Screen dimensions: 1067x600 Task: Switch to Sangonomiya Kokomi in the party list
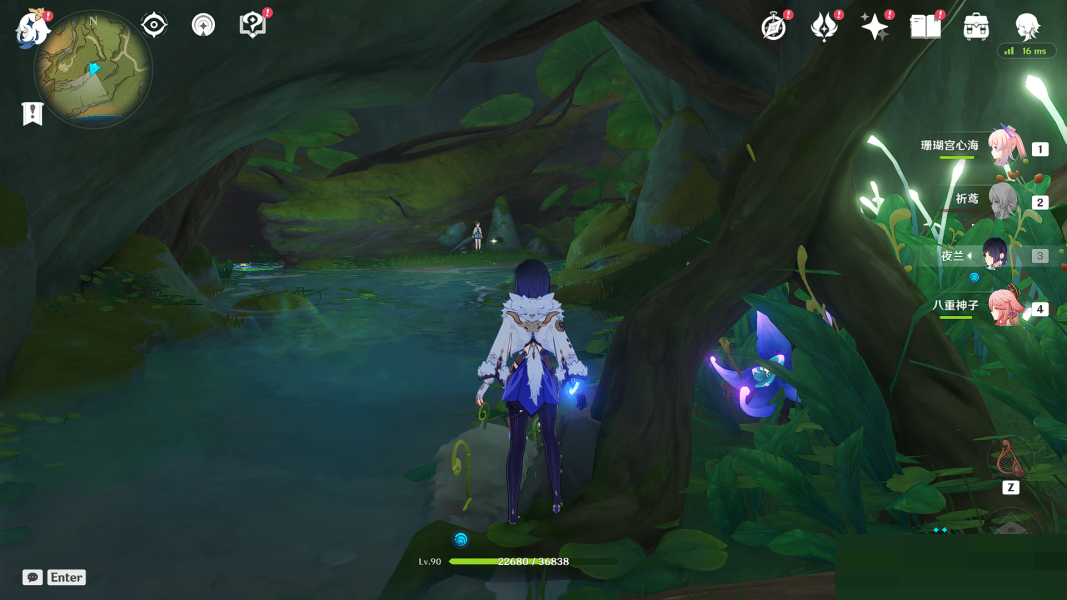point(1005,148)
